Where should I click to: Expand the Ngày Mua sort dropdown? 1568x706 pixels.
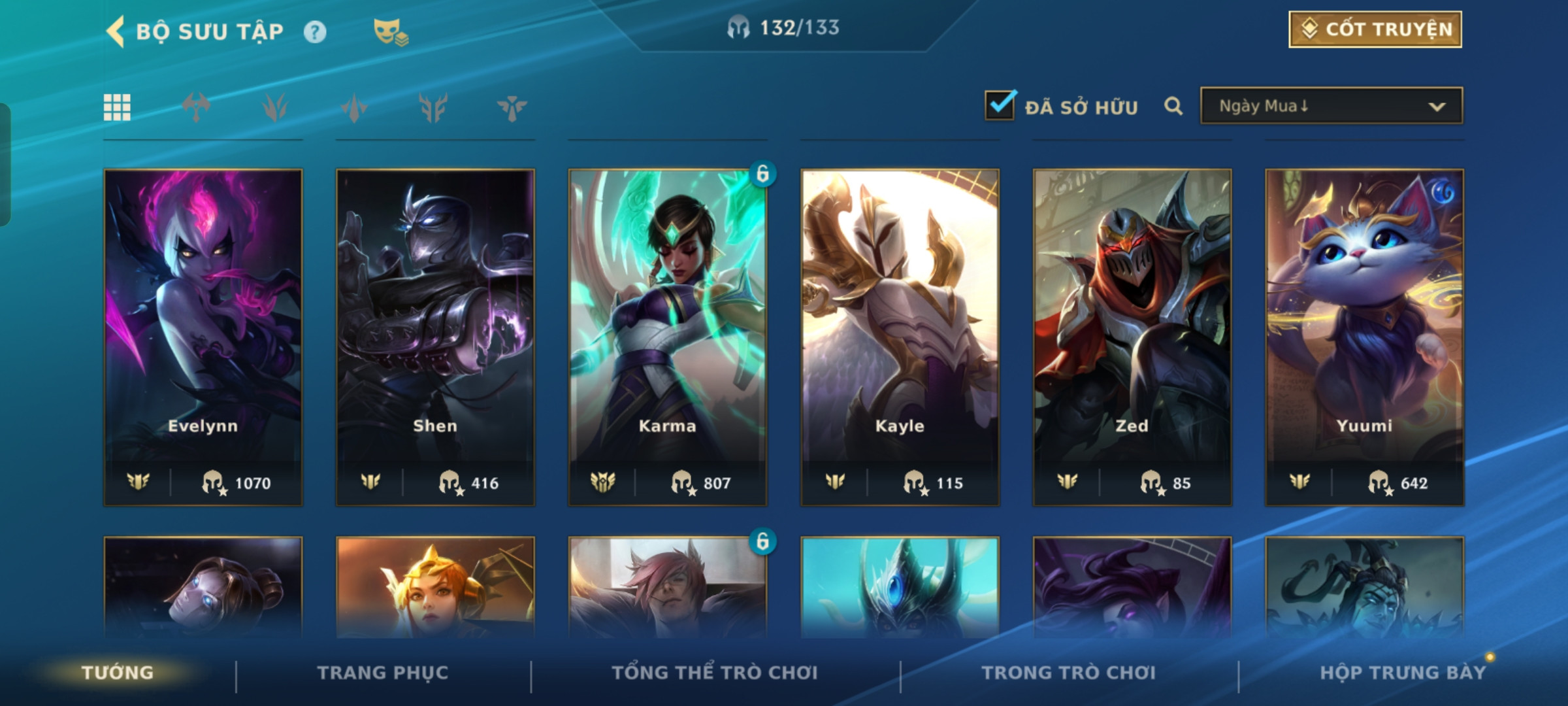point(1331,106)
